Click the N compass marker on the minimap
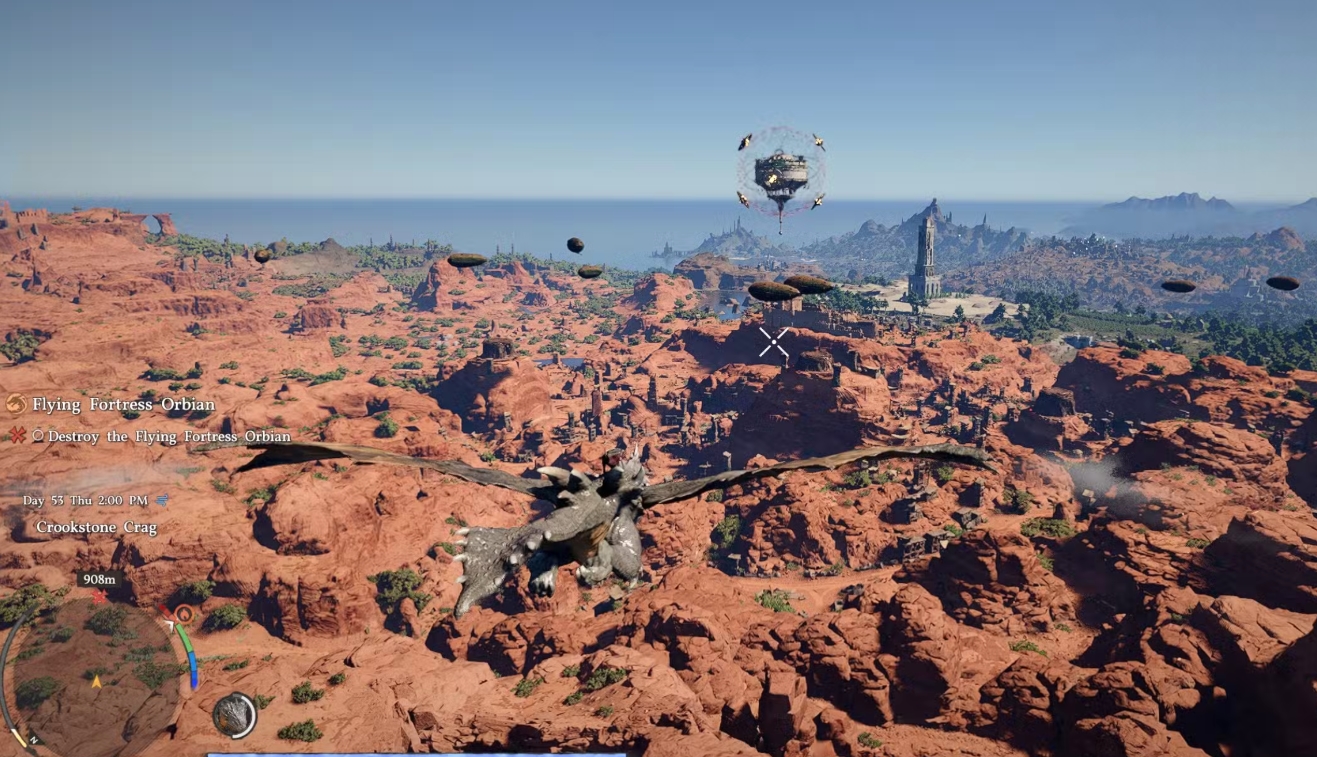The image size is (1317, 757). click(x=33, y=740)
